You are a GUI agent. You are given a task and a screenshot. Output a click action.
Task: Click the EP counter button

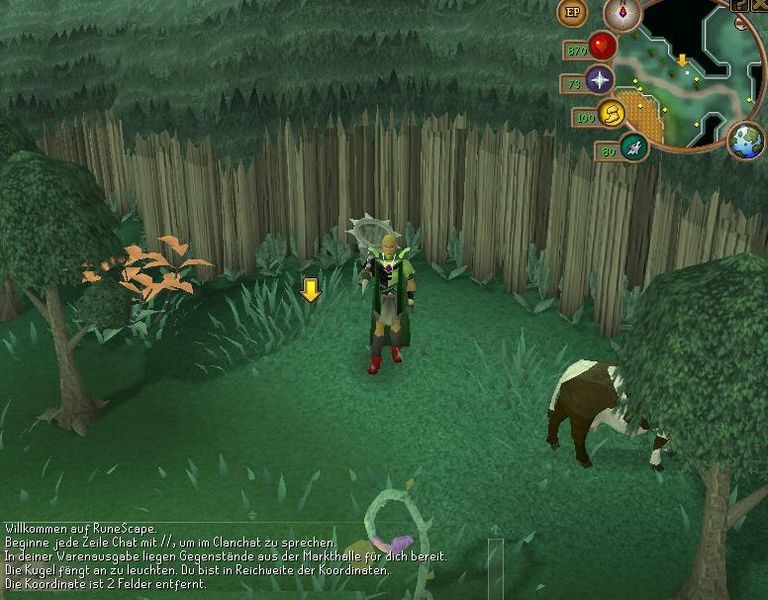tap(573, 12)
